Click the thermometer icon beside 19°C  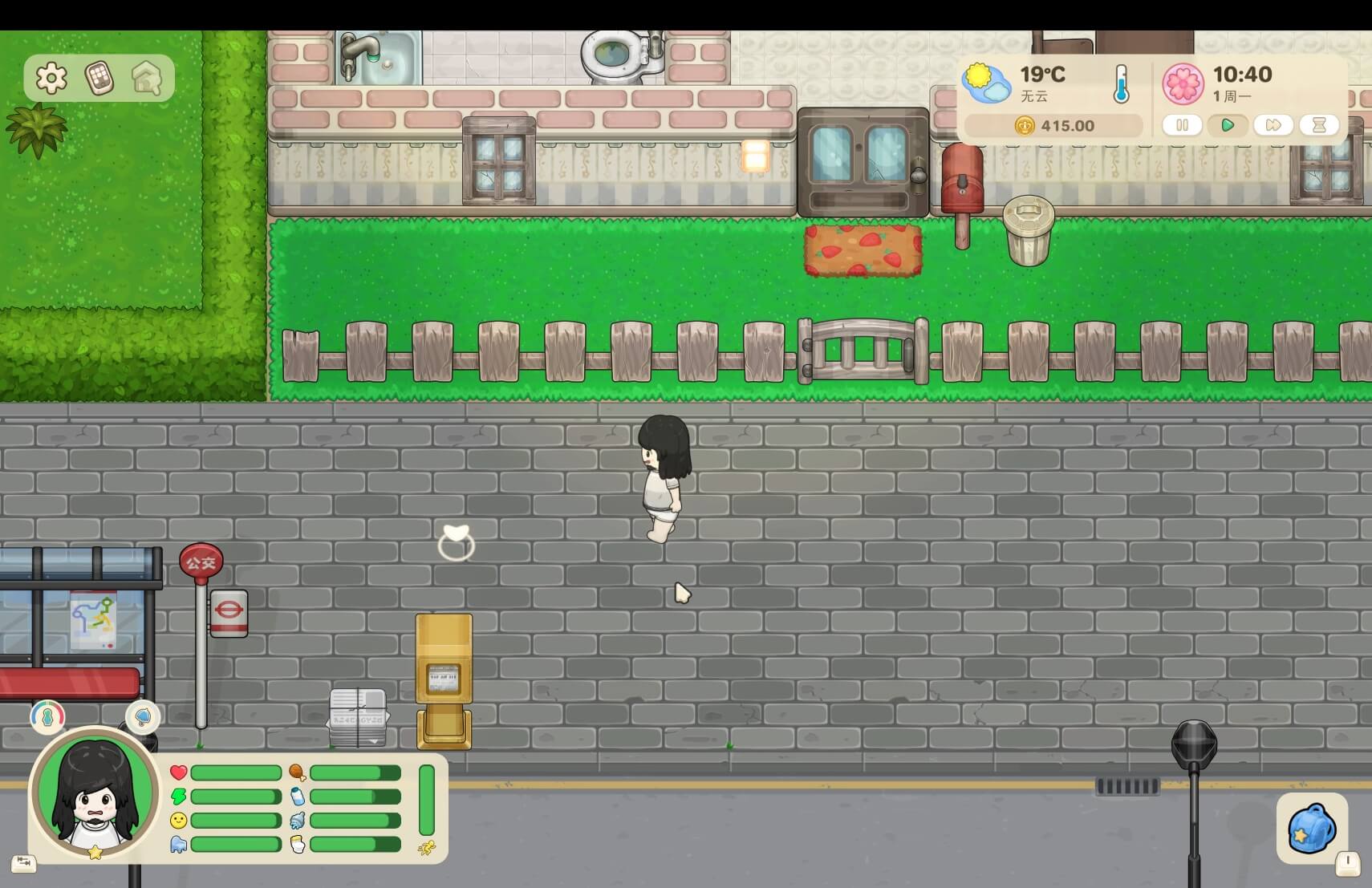[x=1121, y=85]
